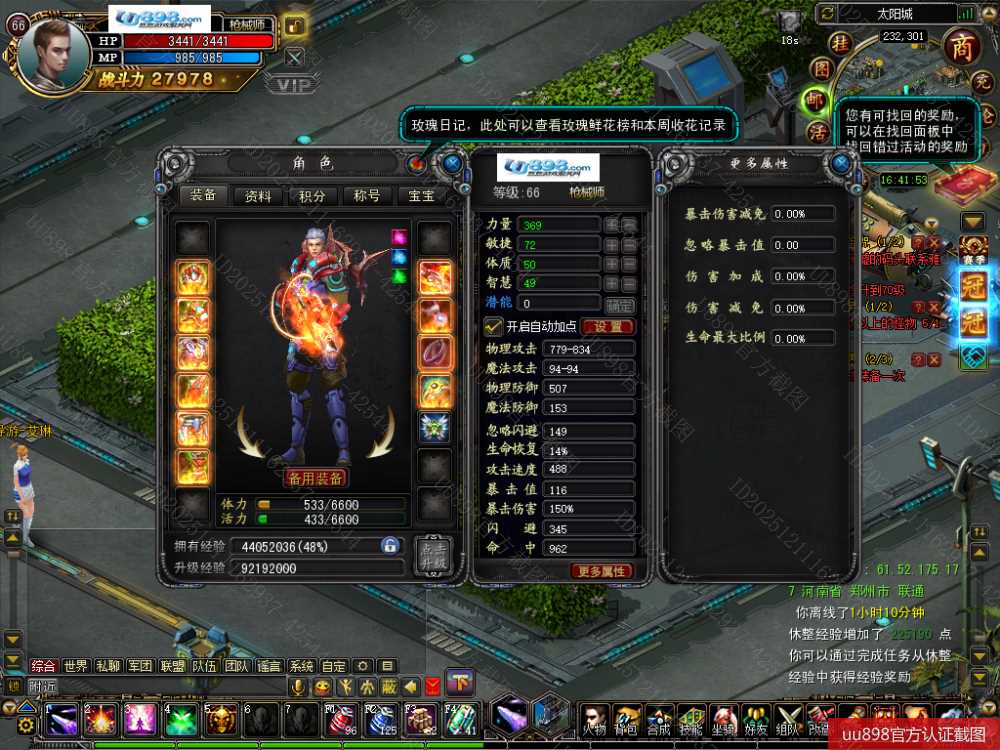The height and width of the screenshot is (750, 1000).
Task: Click the glowing 邮 mail icon
Action: 818,101
